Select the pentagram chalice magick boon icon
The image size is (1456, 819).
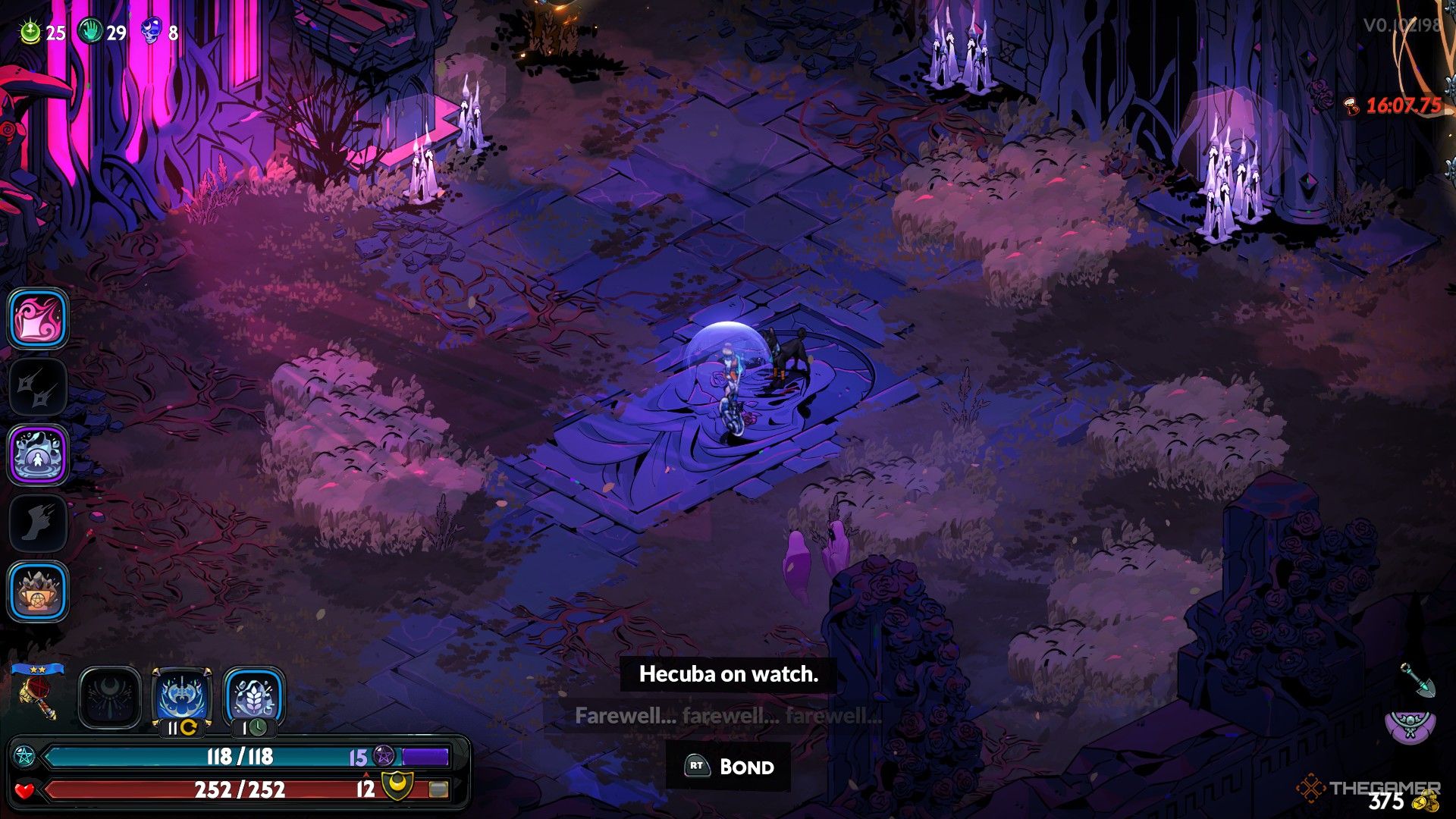pos(39,591)
